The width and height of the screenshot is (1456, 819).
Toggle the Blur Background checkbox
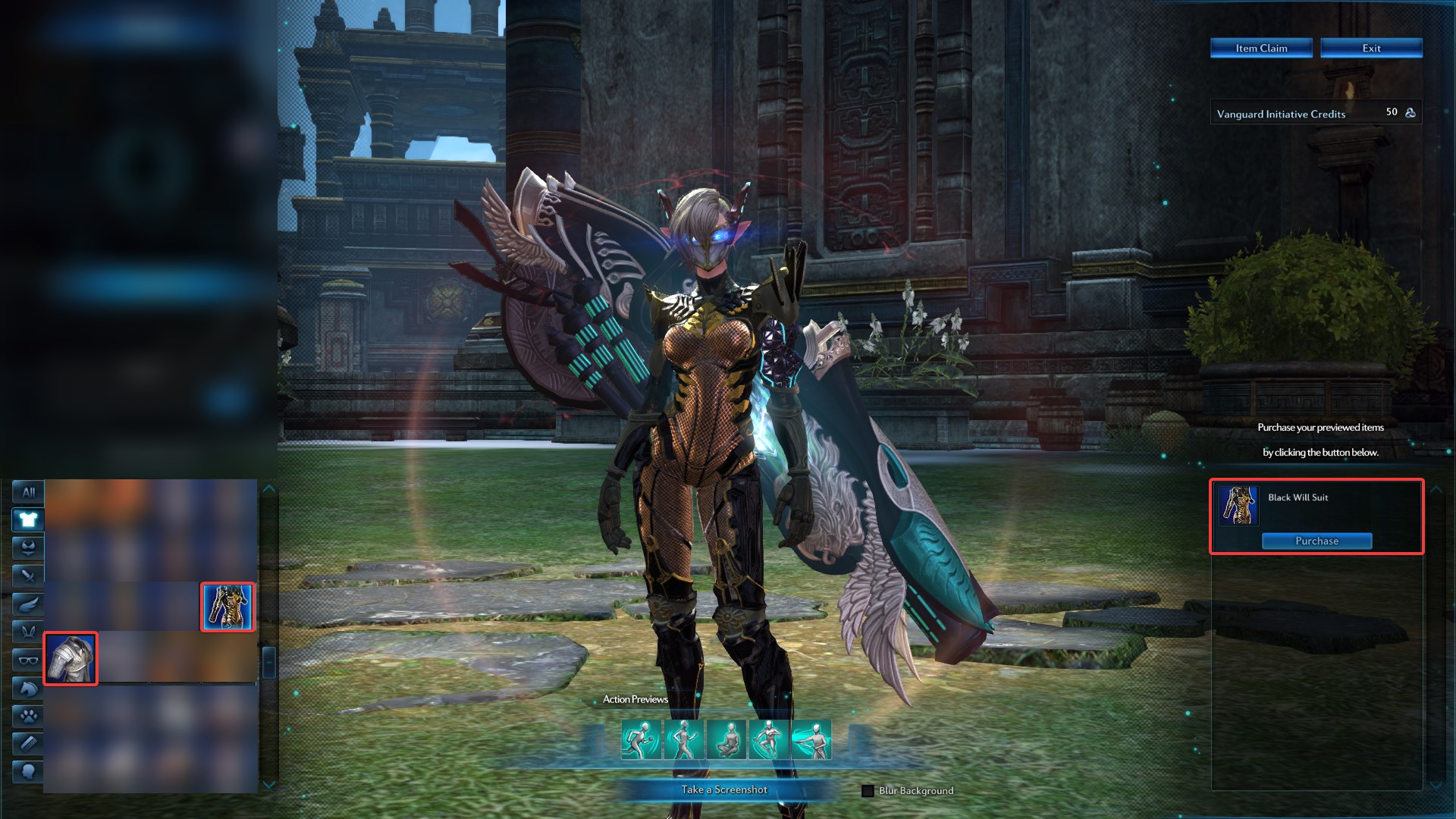click(868, 791)
